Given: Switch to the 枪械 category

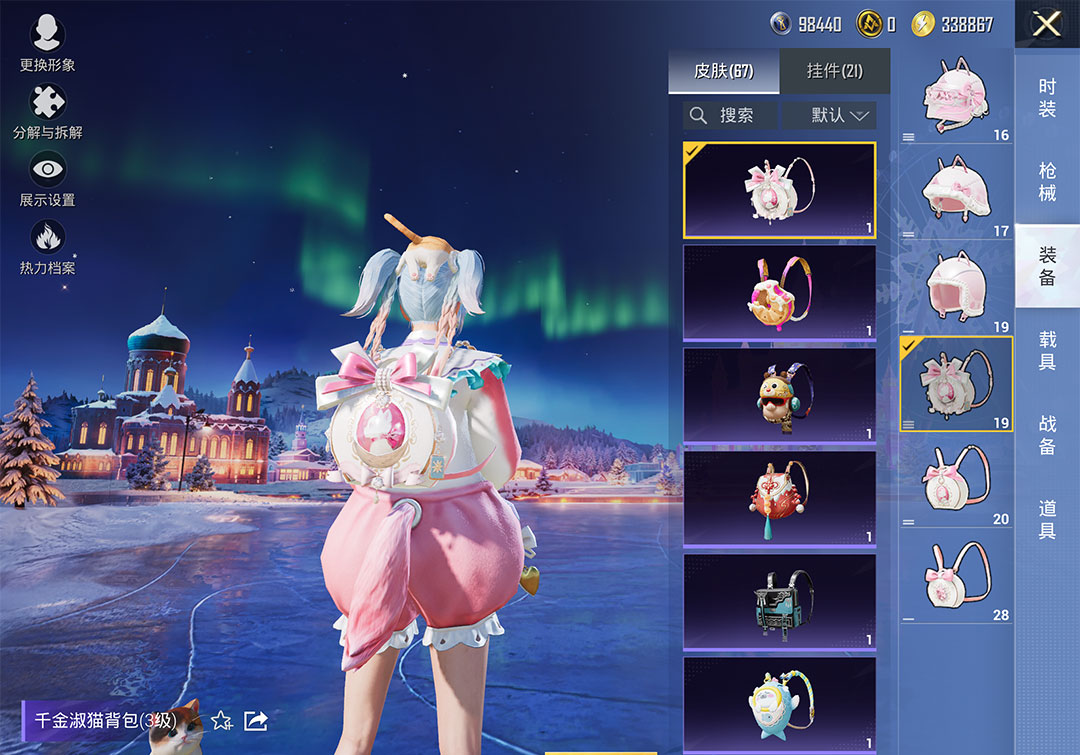Looking at the screenshot, I should pyautogui.click(x=1047, y=182).
